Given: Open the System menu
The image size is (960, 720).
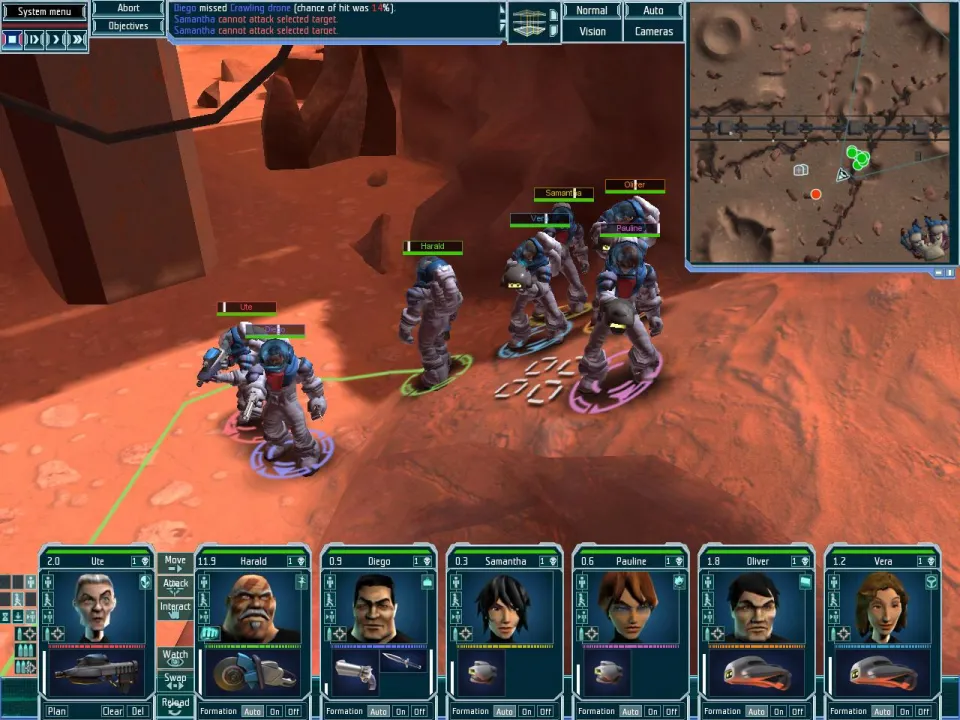Looking at the screenshot, I should point(44,12).
